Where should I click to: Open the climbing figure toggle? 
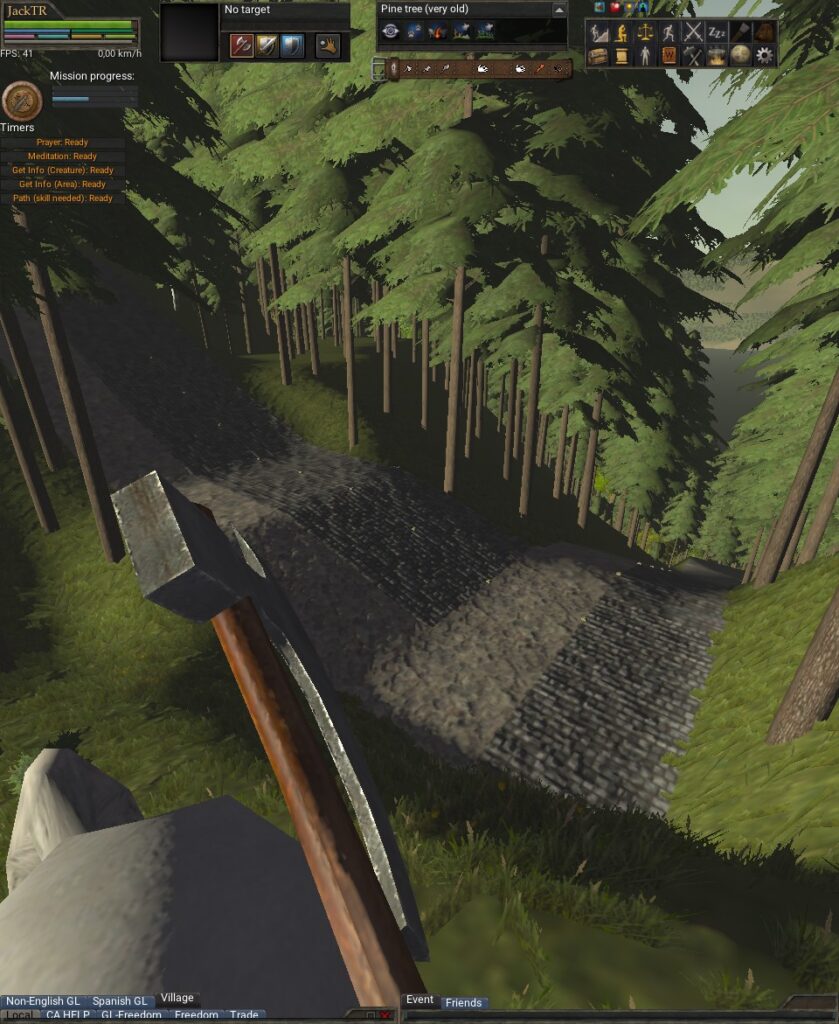[597, 32]
